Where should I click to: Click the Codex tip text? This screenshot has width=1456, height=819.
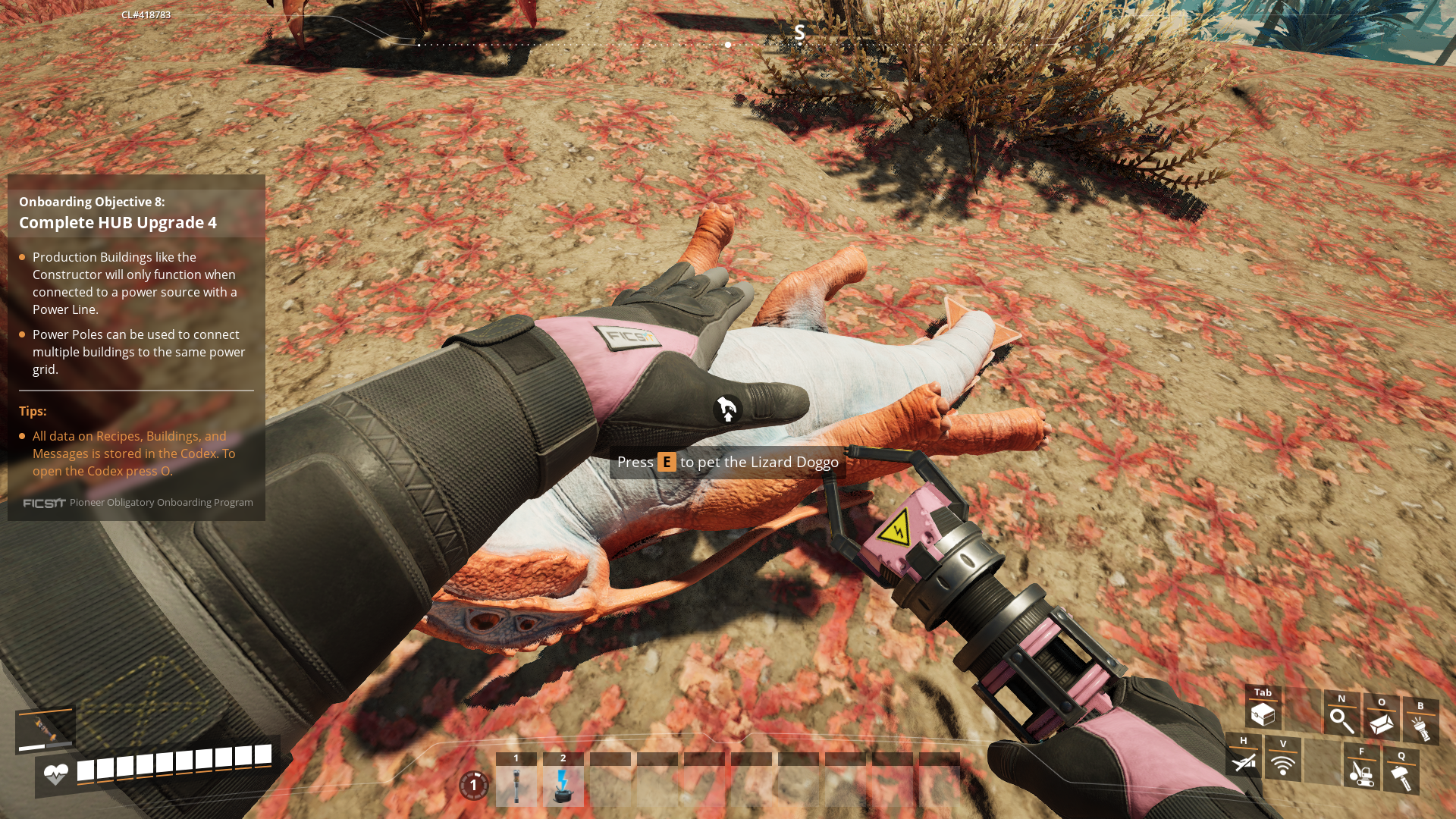click(x=133, y=453)
